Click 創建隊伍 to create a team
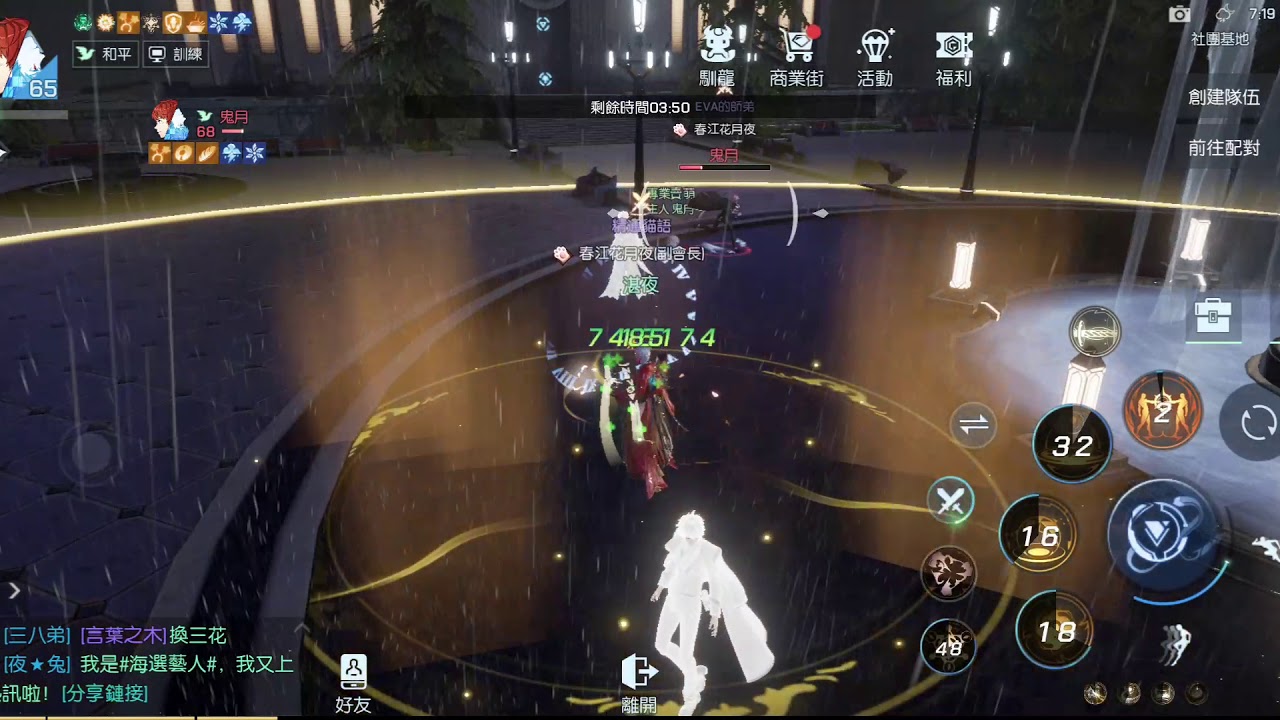The image size is (1280, 720). [1223, 97]
